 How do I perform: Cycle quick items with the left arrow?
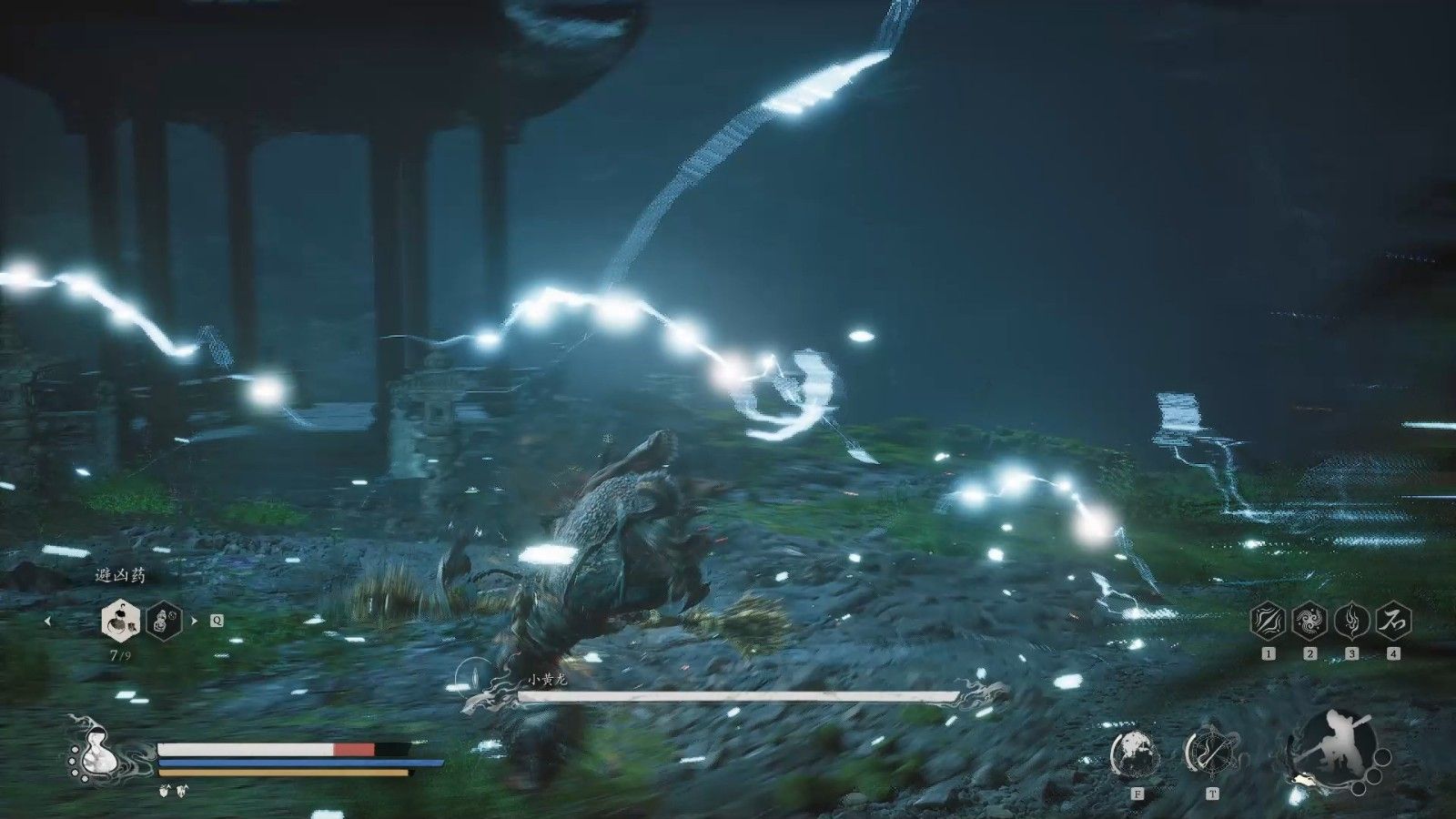[x=48, y=622]
